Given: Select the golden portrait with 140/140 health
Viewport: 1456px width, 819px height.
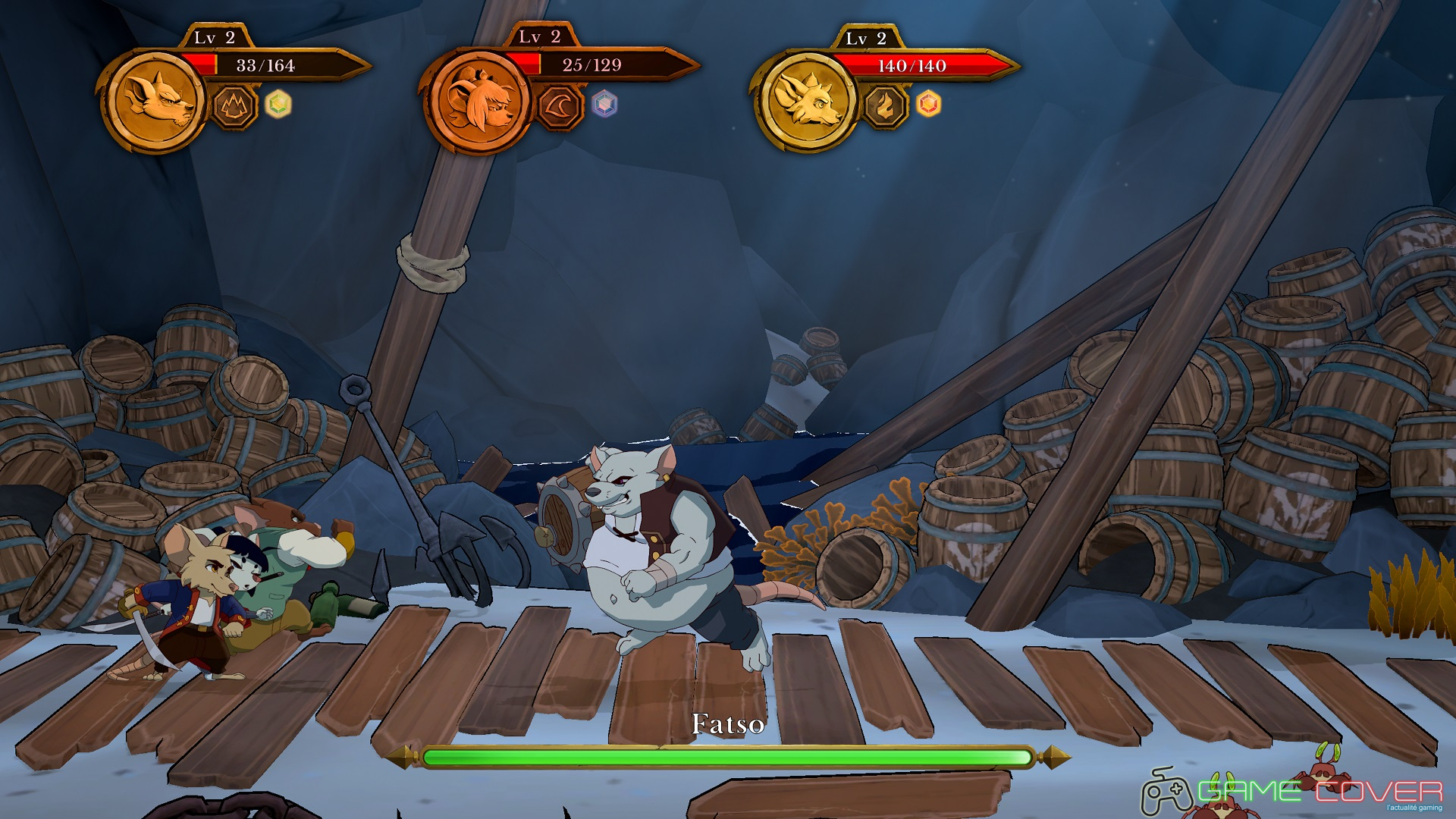Looking at the screenshot, I should click(806, 100).
